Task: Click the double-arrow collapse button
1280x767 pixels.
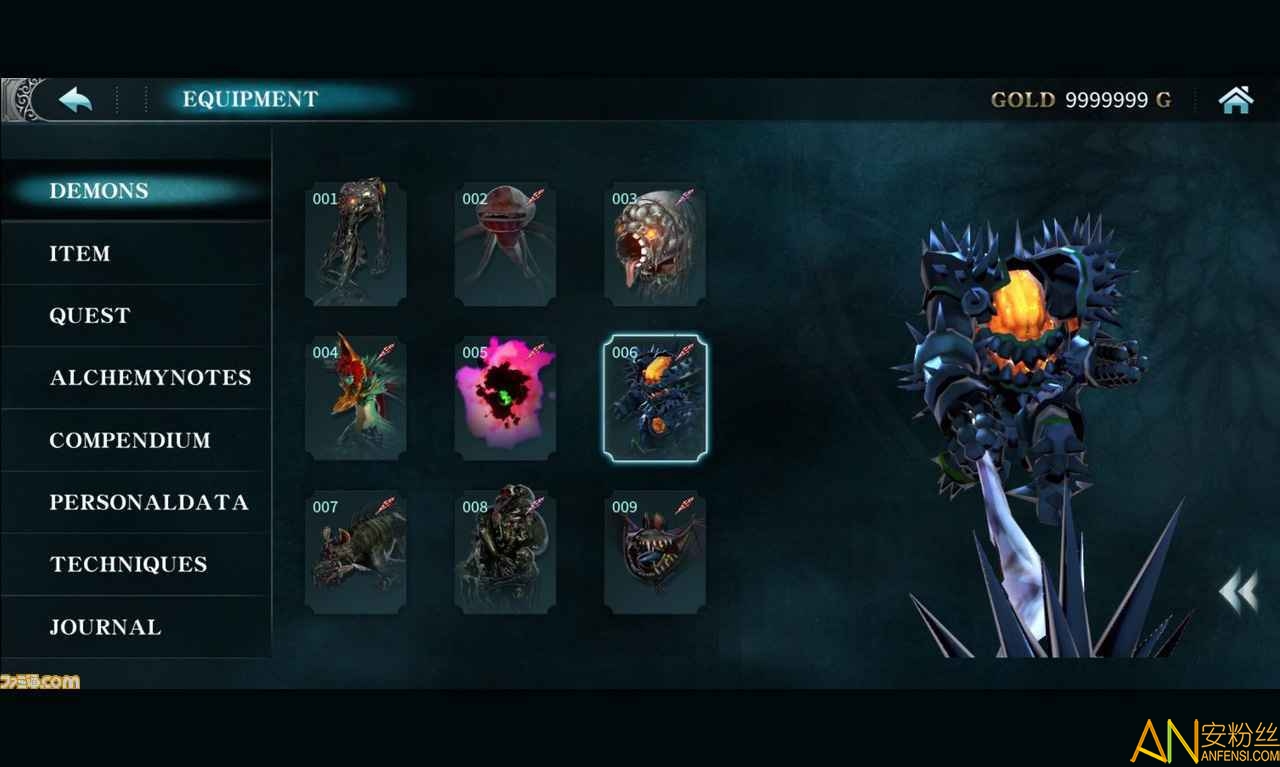Action: click(x=1238, y=592)
